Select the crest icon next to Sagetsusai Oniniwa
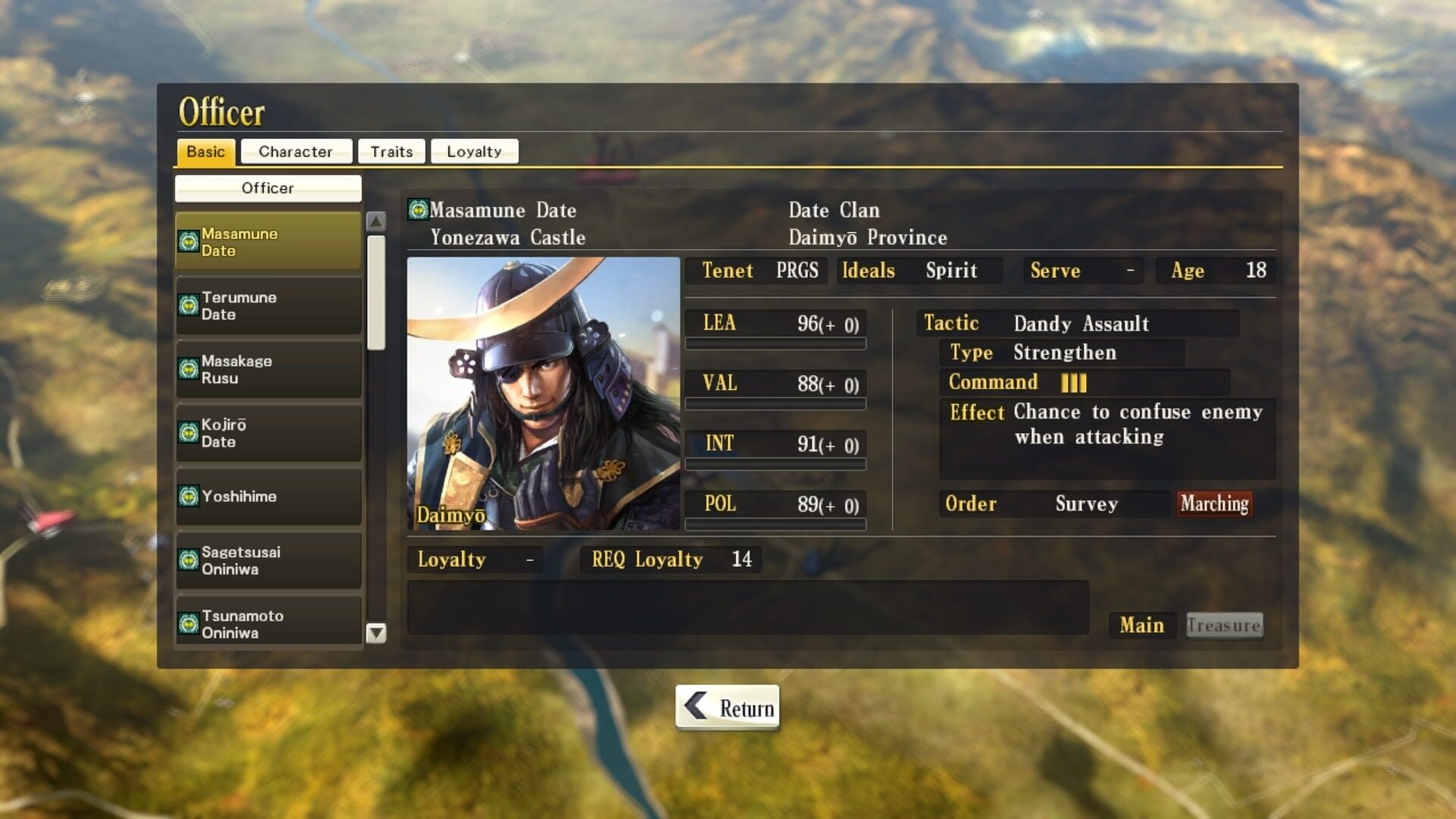 coord(188,560)
